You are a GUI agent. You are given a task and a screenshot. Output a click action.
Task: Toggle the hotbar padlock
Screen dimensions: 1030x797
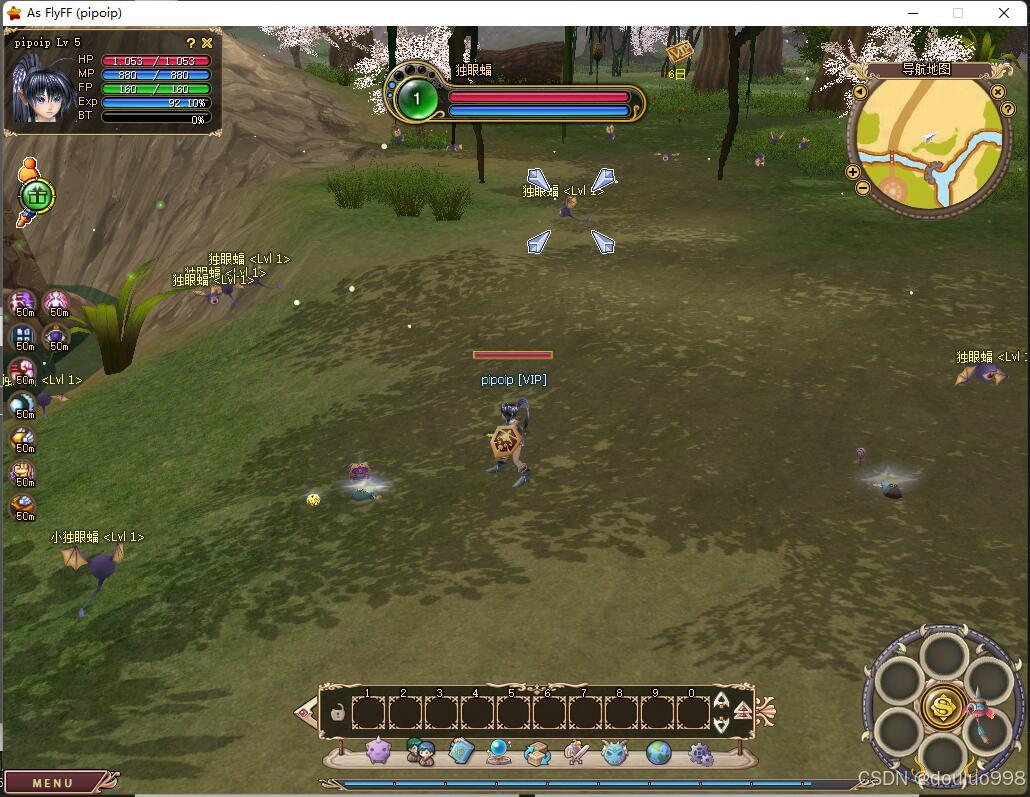(x=338, y=713)
